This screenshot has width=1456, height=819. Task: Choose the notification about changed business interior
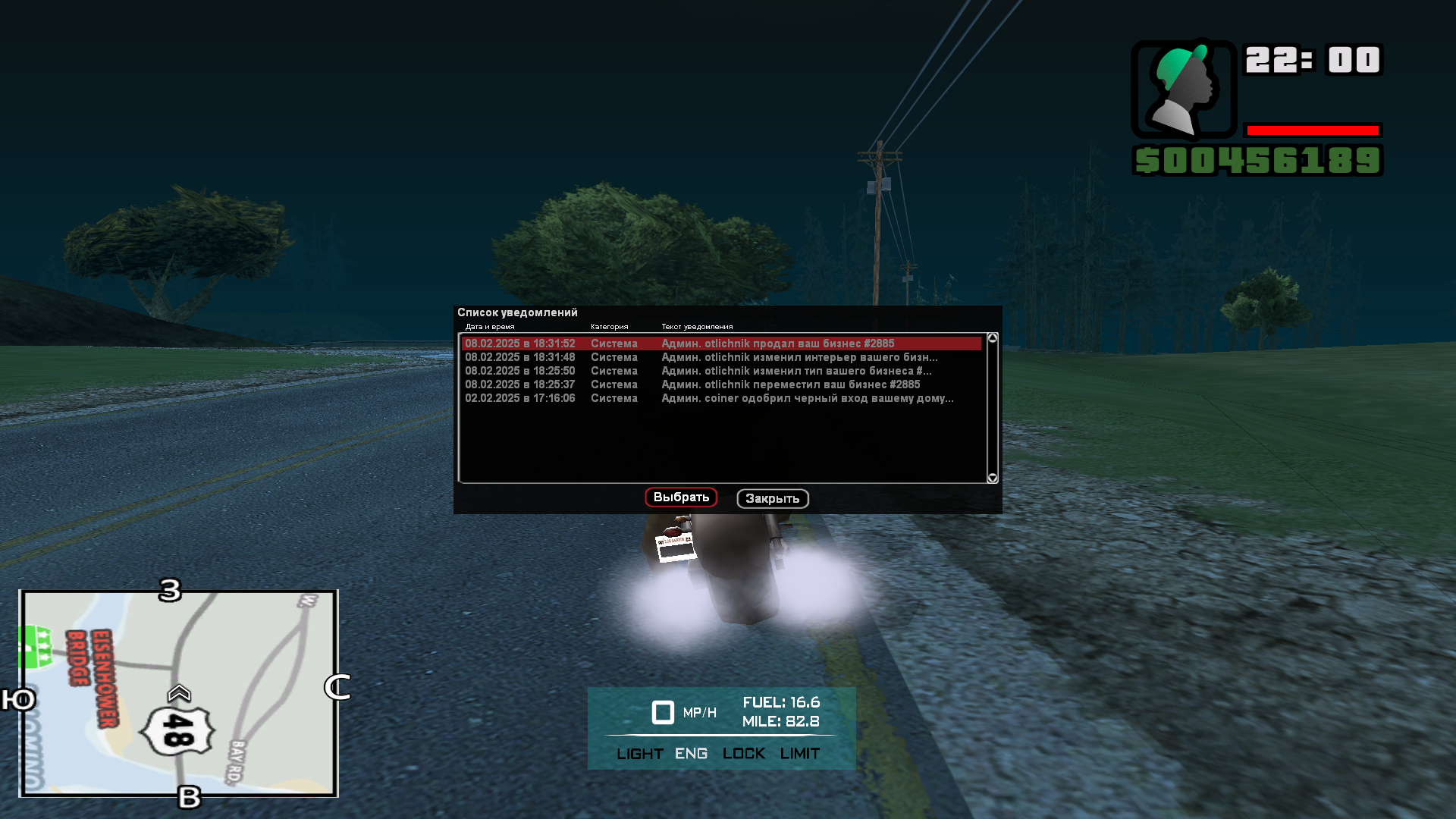[x=720, y=357]
